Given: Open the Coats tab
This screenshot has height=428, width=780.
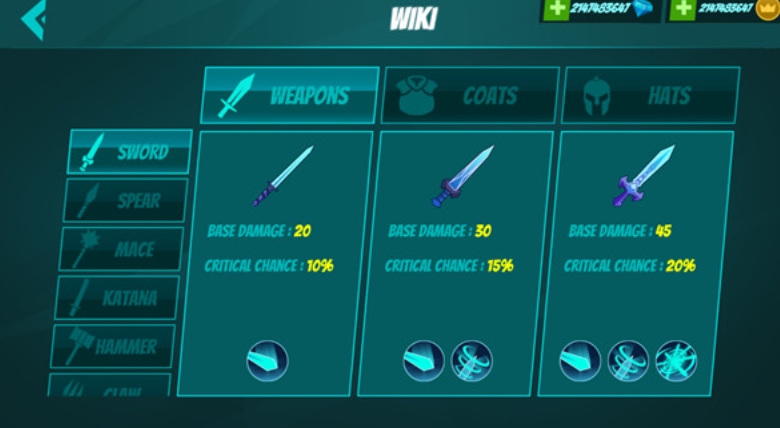Looking at the screenshot, I should [x=470, y=96].
